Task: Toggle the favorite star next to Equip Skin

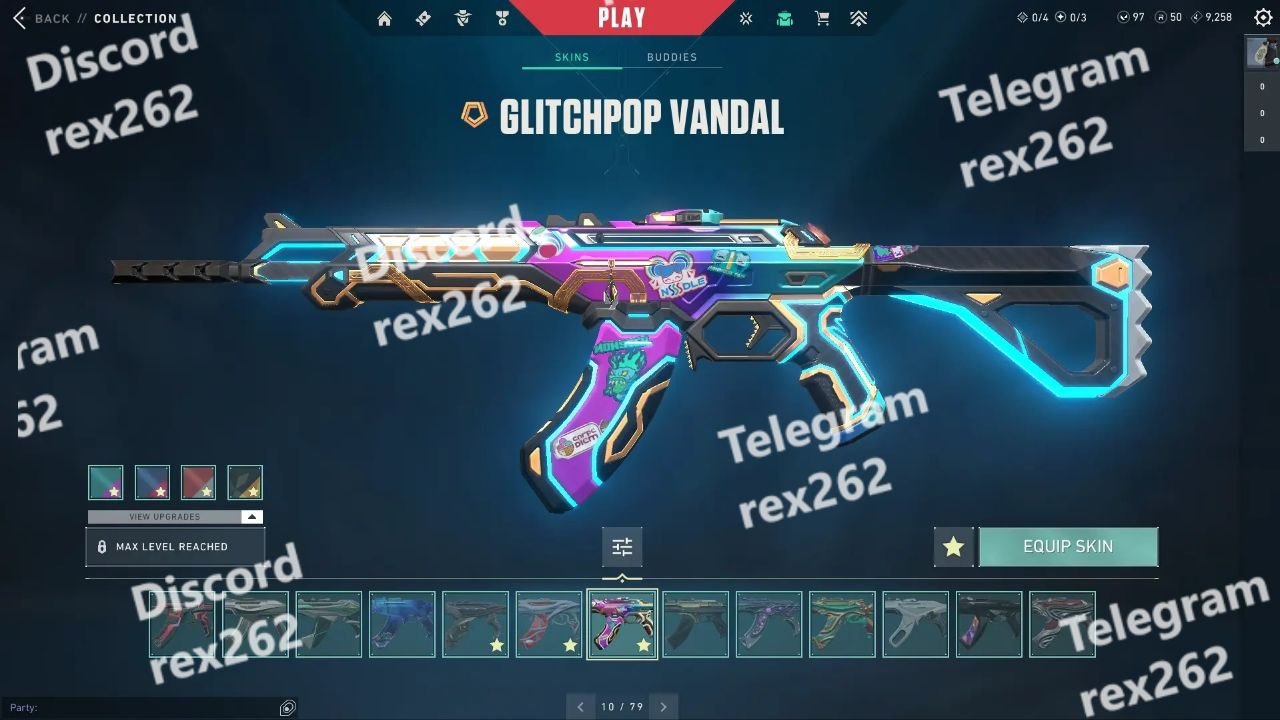Action: [x=953, y=547]
